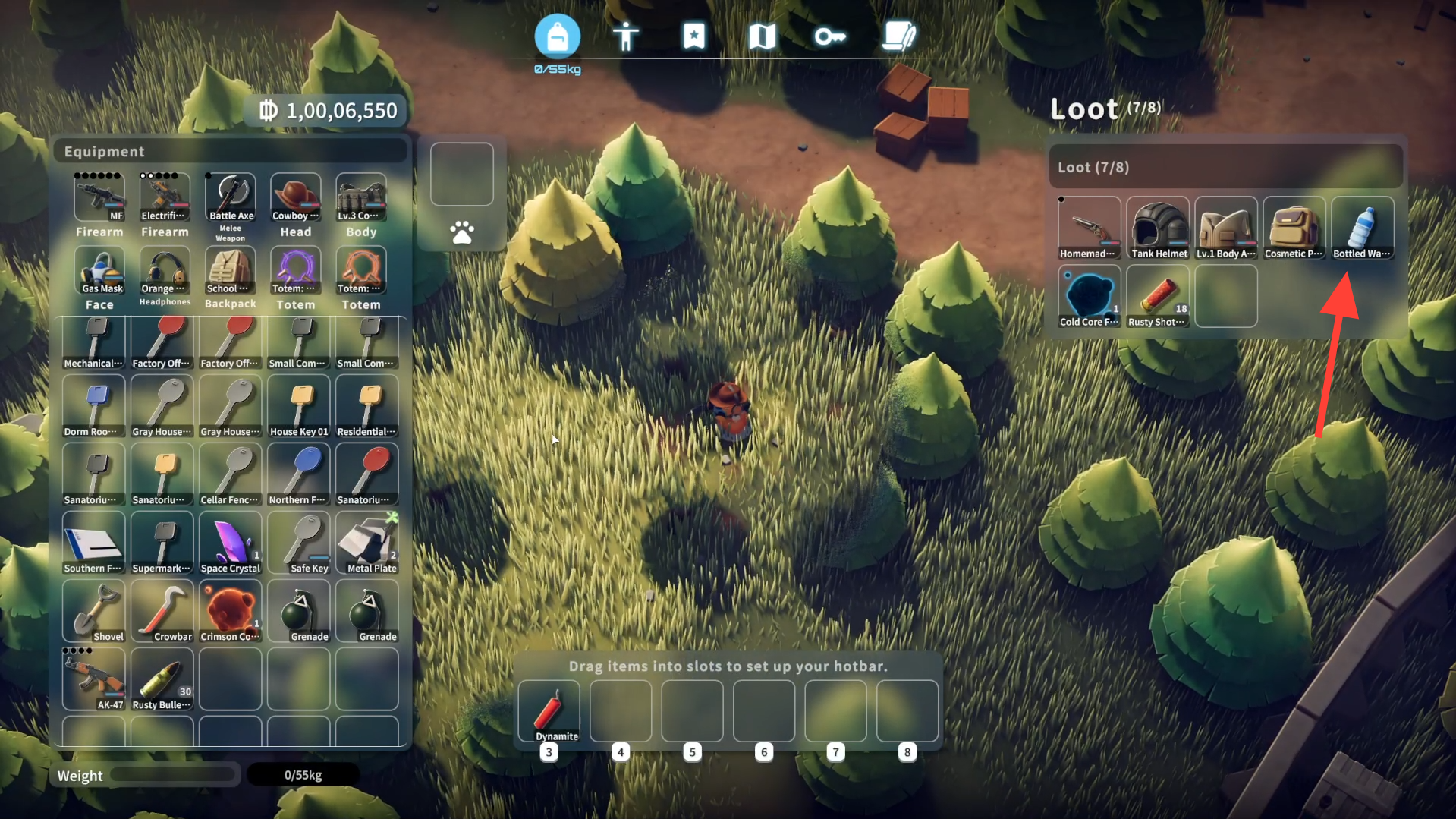Viewport: 1456px width, 819px height.
Task: Show the keys tab
Action: (x=830, y=36)
